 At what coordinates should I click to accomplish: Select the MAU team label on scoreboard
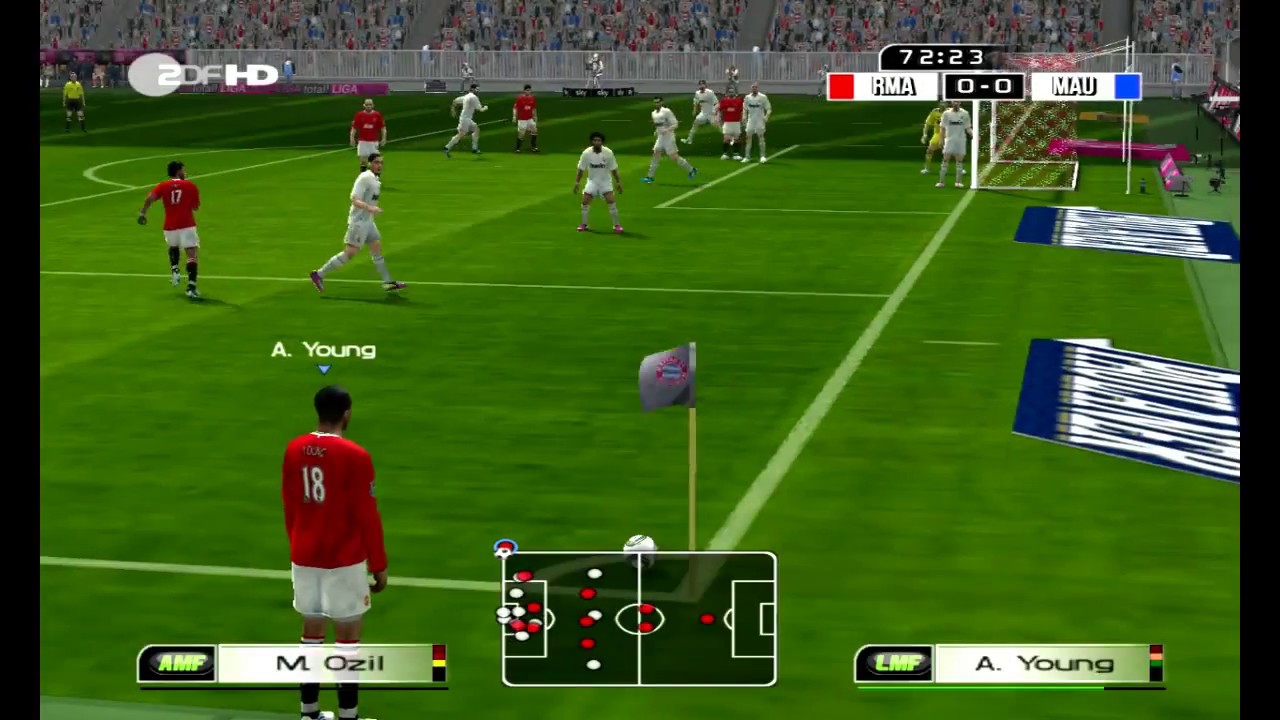pos(1073,87)
